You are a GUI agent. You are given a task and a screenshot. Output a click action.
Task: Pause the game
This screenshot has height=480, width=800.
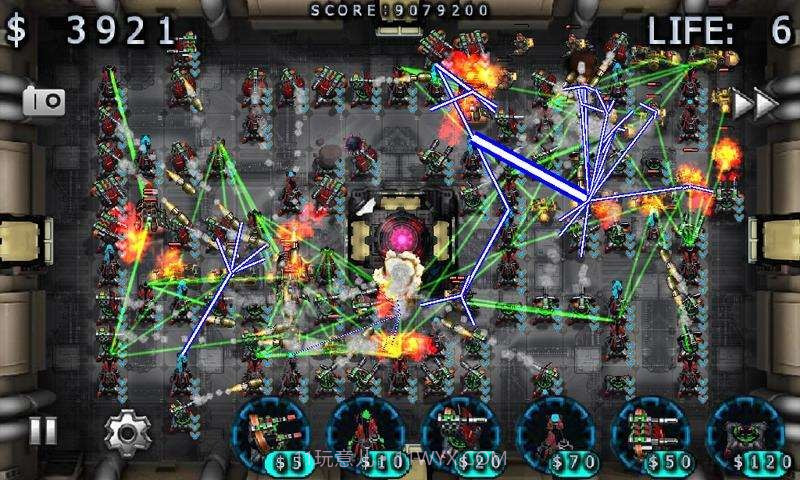(42, 431)
